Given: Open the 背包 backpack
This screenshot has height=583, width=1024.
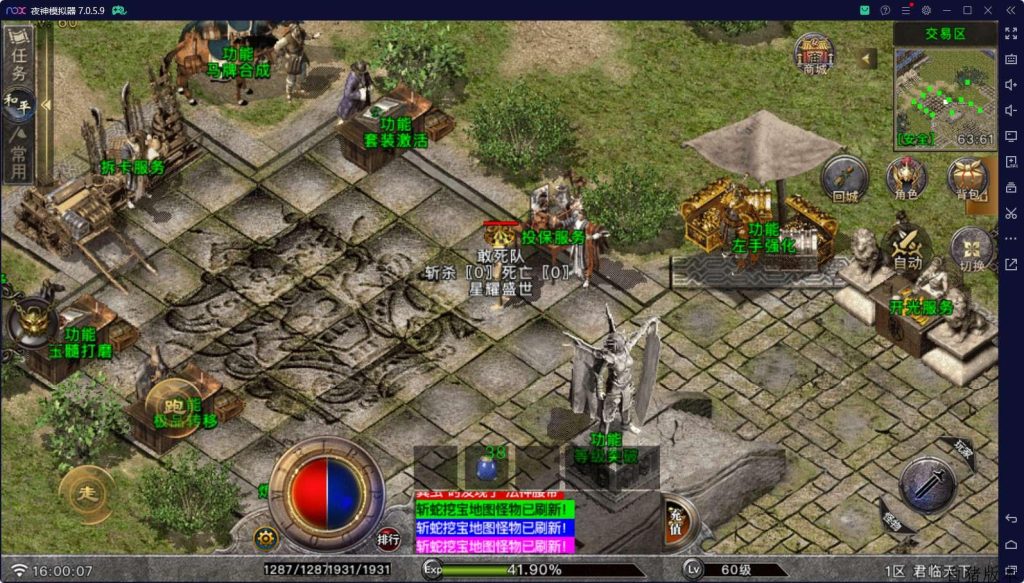Looking at the screenshot, I should click(x=967, y=180).
